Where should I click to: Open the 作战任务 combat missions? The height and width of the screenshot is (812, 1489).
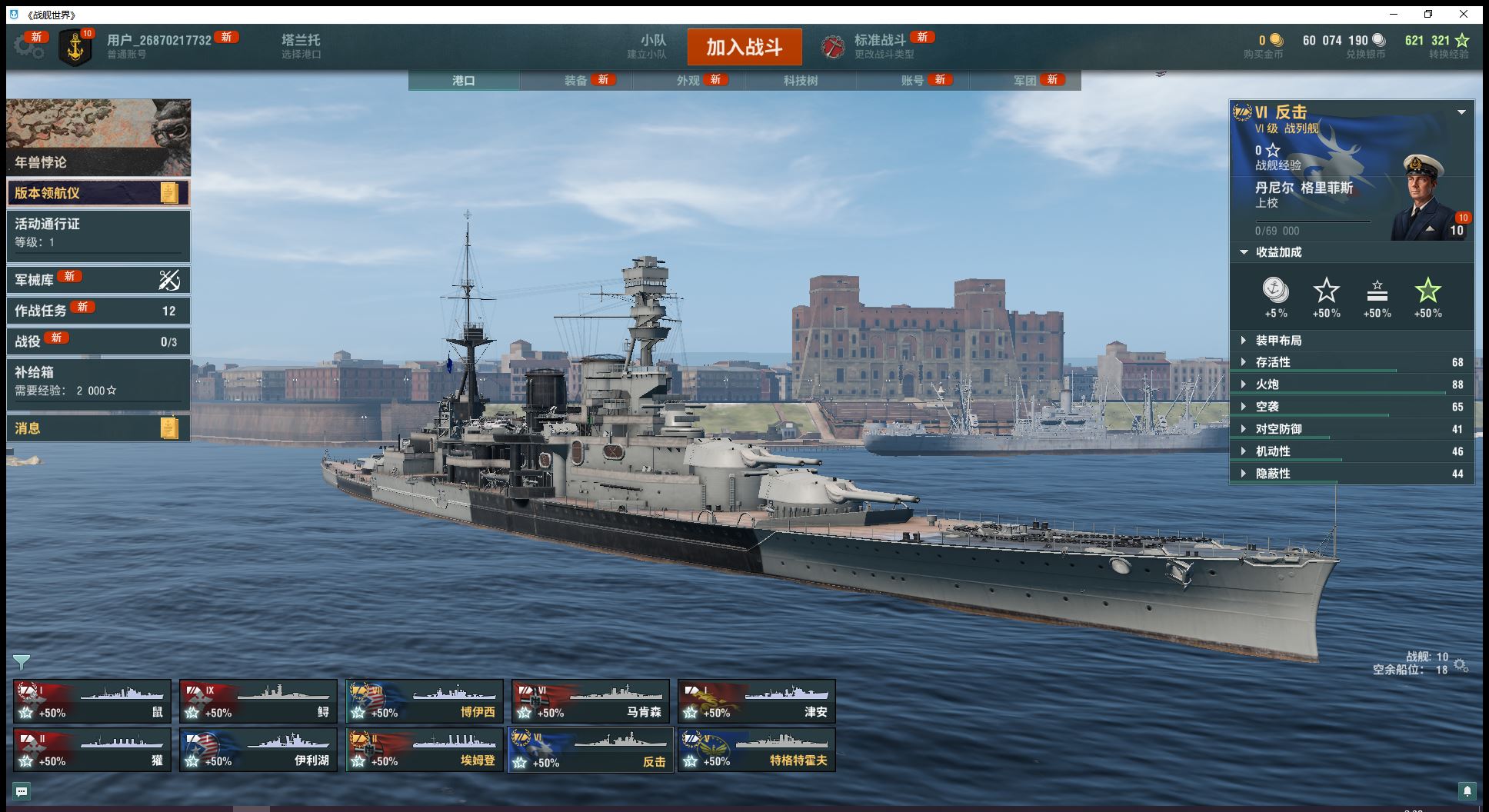coord(98,311)
